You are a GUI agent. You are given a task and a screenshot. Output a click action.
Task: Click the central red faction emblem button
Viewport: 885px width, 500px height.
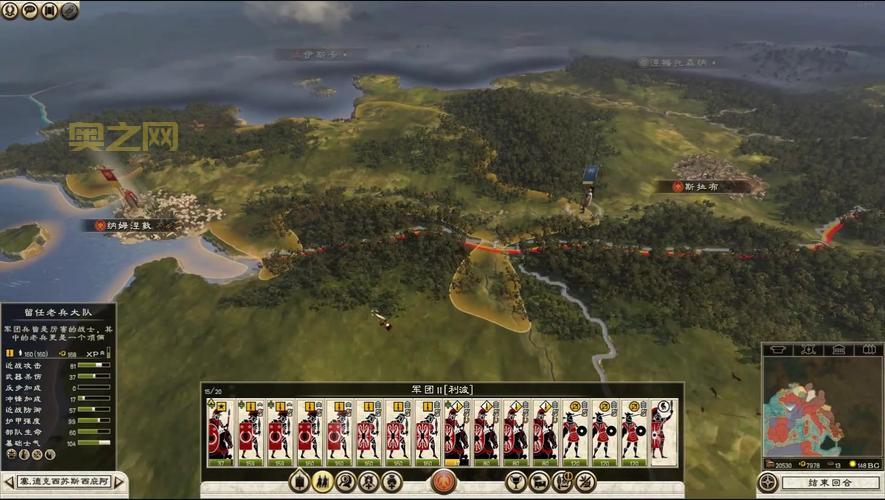click(443, 482)
